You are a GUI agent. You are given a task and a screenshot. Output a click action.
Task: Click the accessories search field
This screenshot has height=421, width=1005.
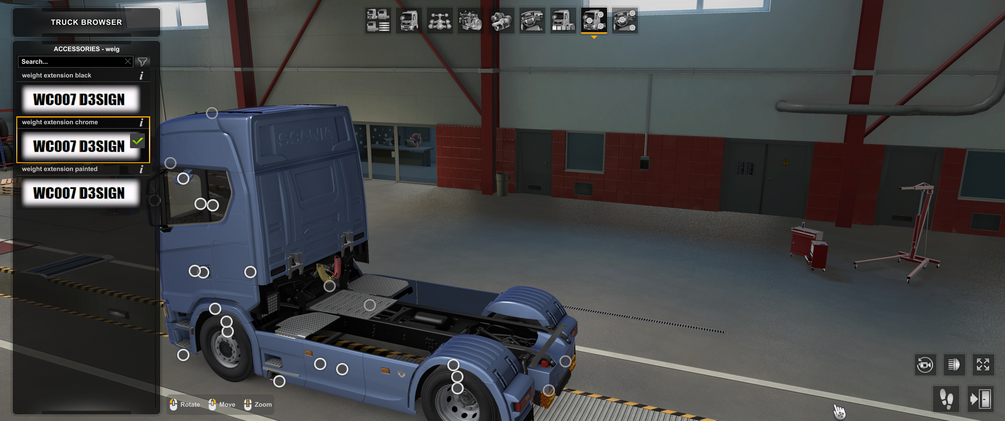pos(70,62)
